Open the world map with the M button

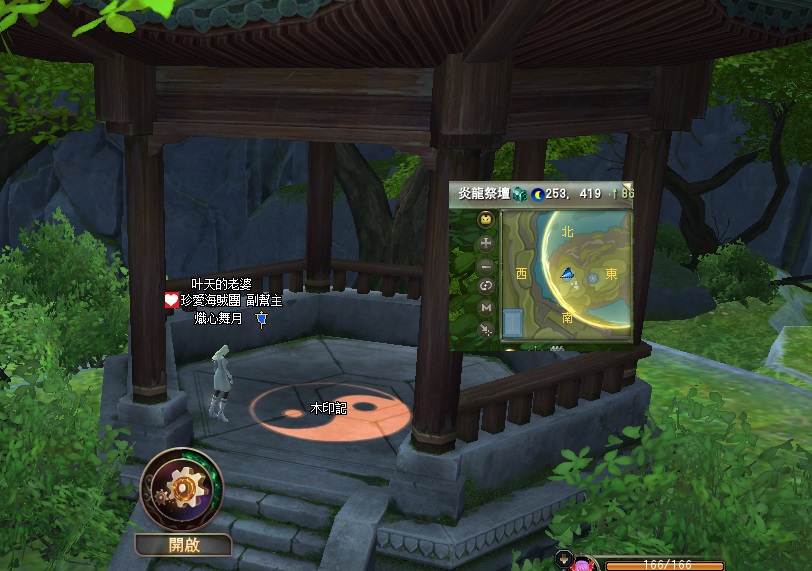[486, 307]
